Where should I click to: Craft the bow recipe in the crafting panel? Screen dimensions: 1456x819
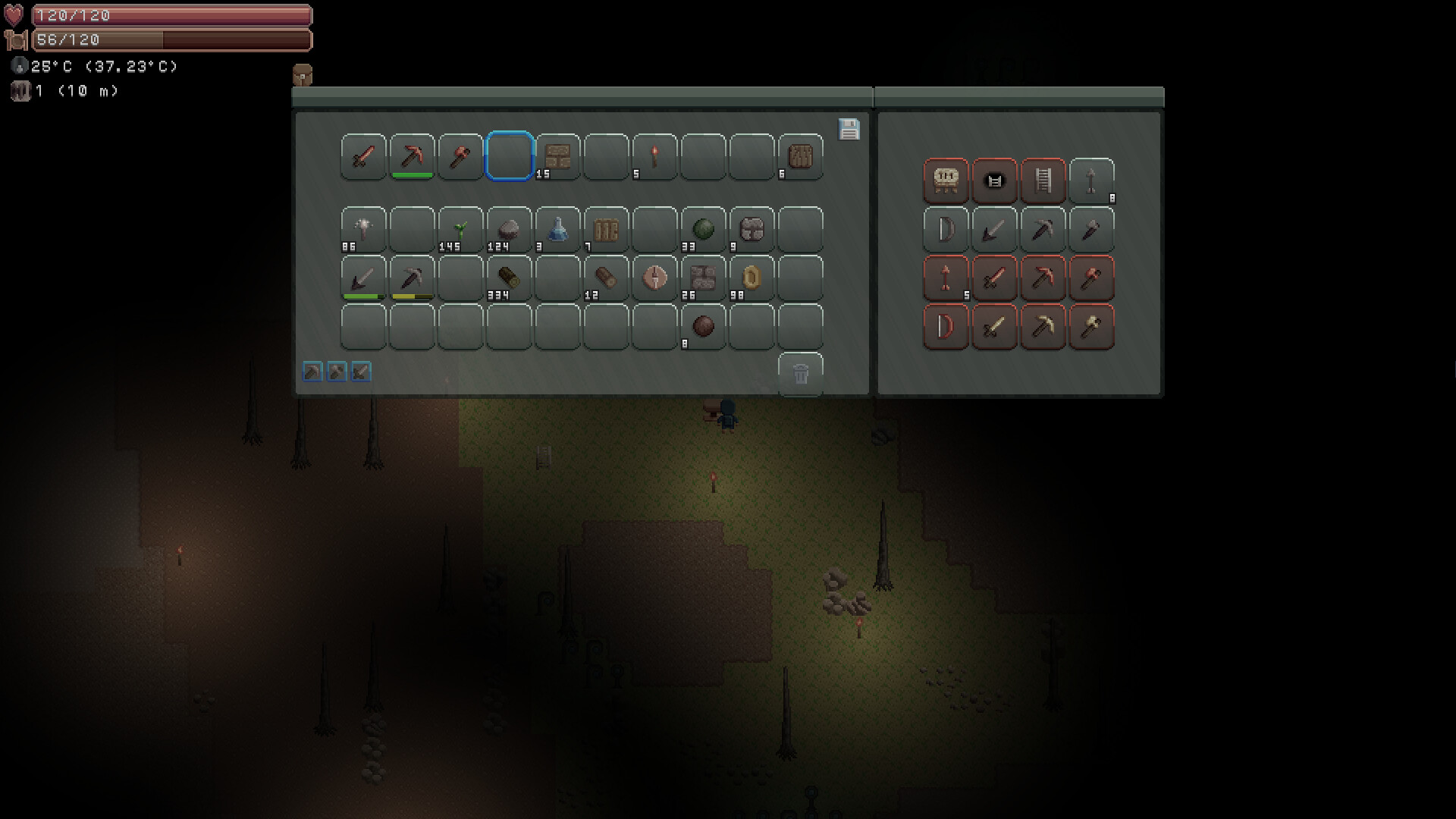(x=946, y=230)
